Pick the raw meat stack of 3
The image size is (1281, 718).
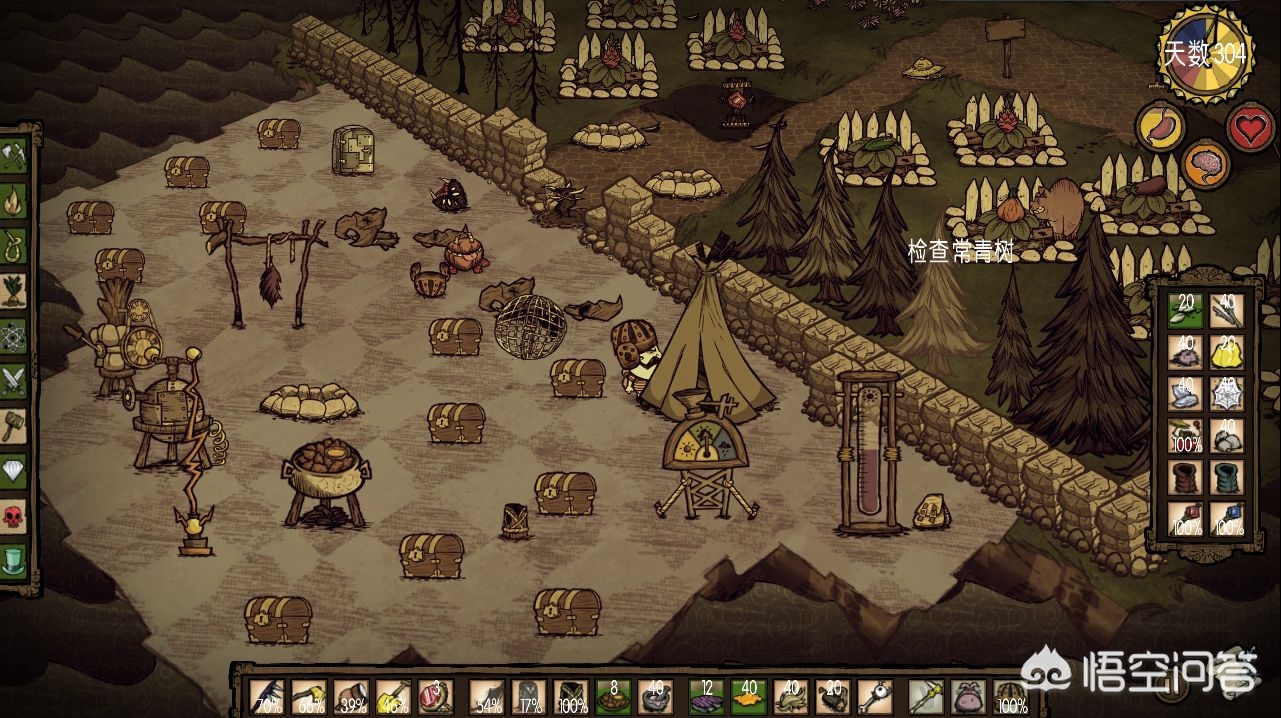[435, 695]
